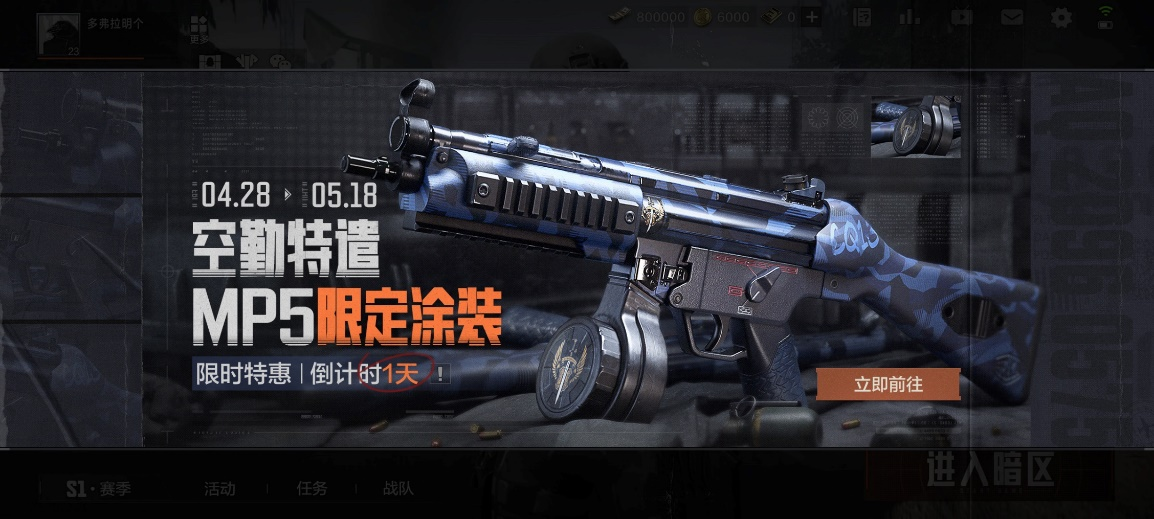Open the player avatar profile
This screenshot has height=519, width=1154.
tap(58, 36)
